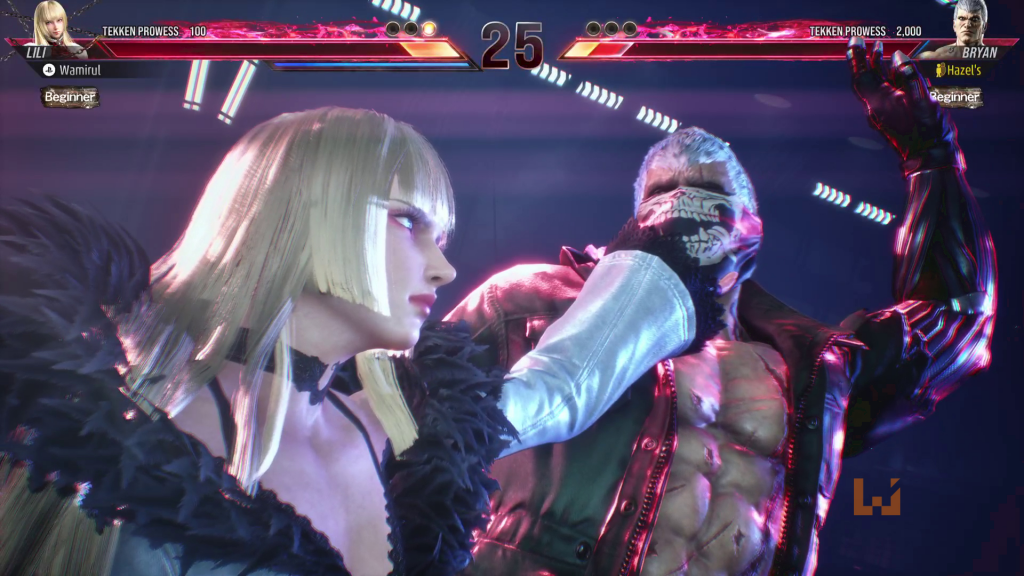Click Bryan's character portrait
The width and height of the screenshot is (1024, 576).
pos(968,22)
